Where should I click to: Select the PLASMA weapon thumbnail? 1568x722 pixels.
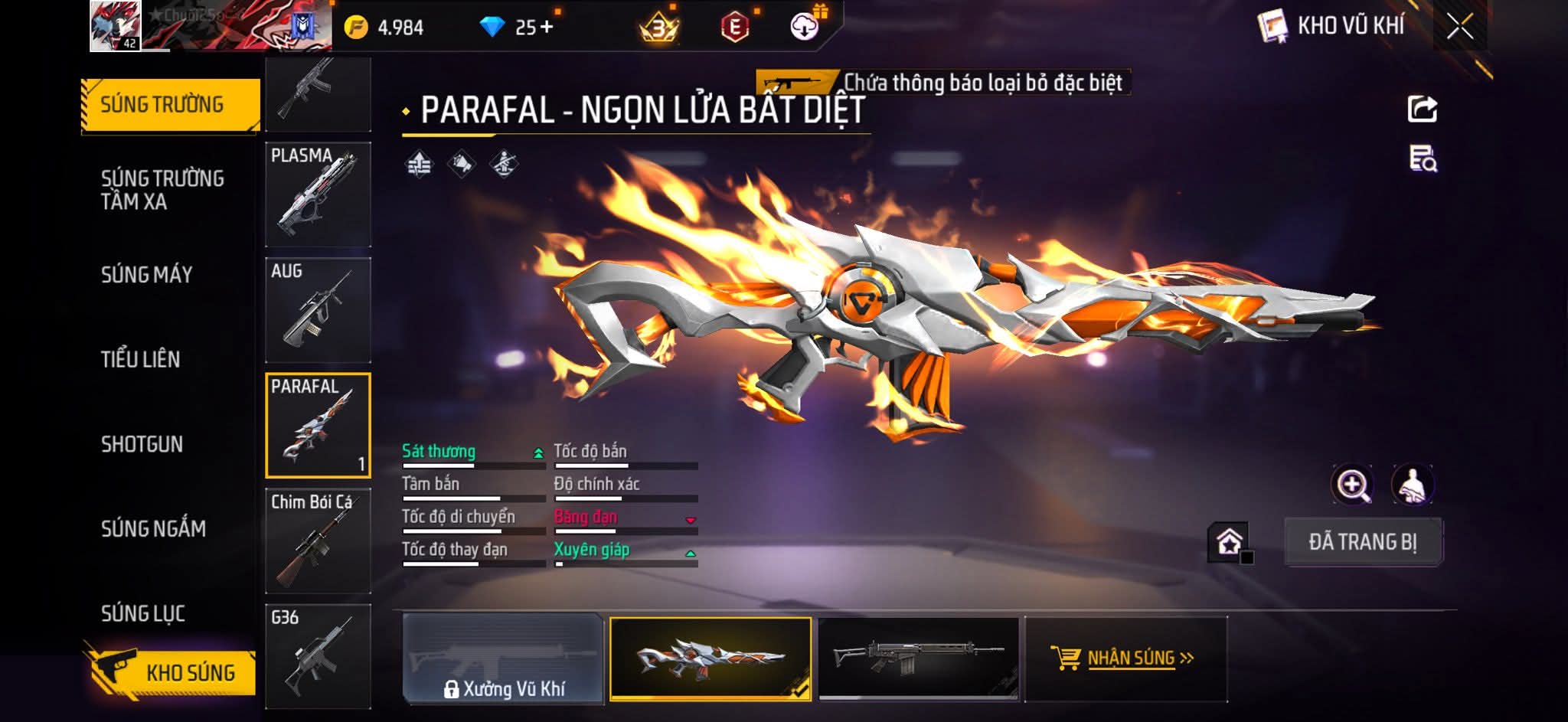318,194
